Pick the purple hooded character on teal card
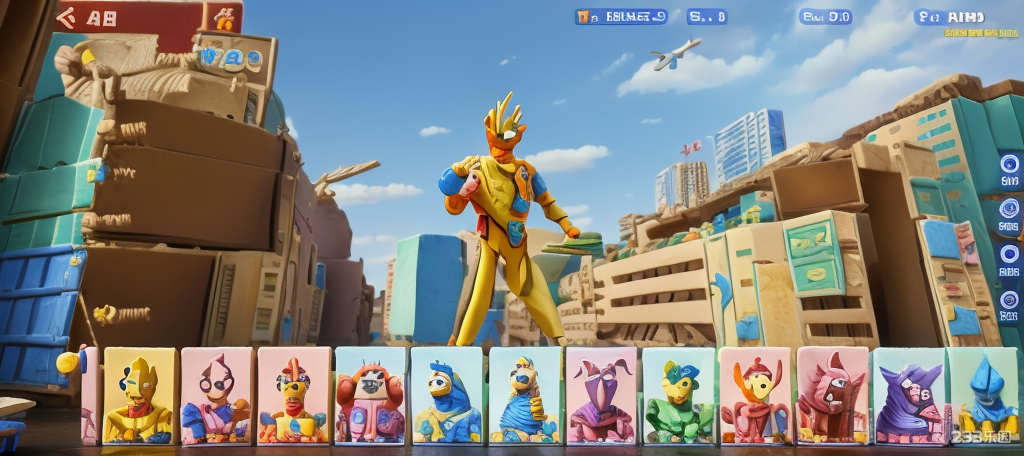The image size is (1024, 456). [x=908, y=396]
